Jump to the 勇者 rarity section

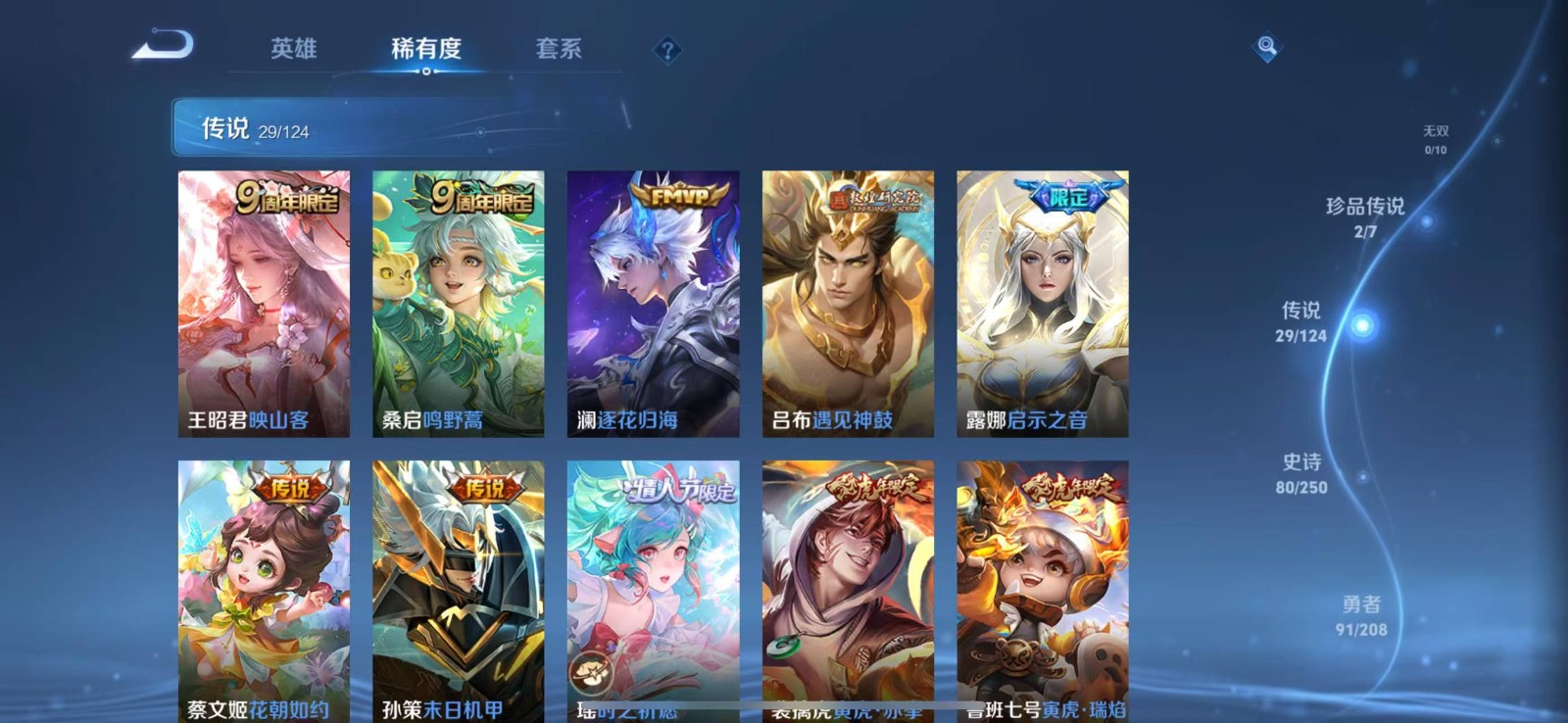[x=1361, y=615]
